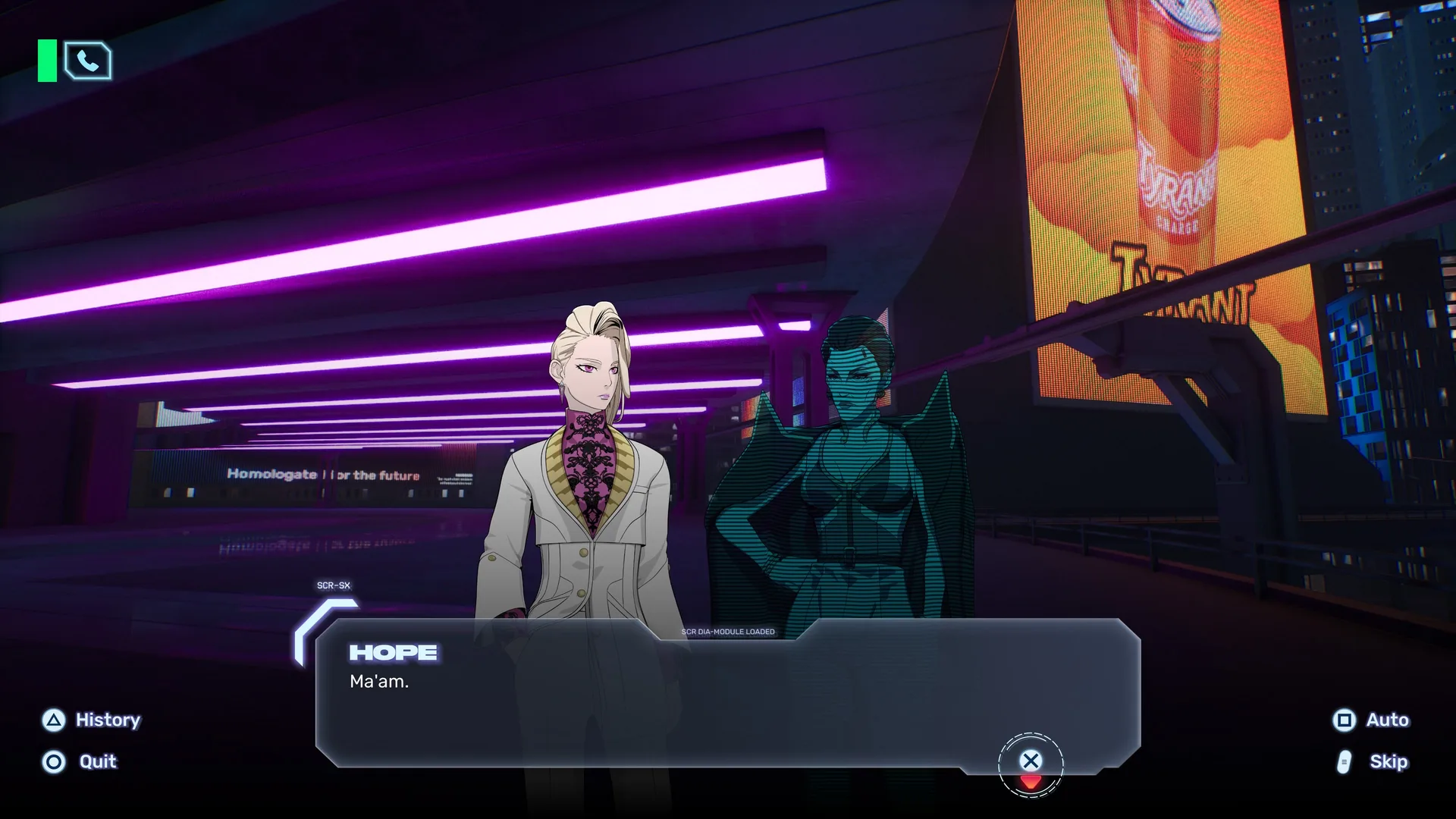Advance Hope's dialogue line in the box
Viewport: 1456px width, 819px height.
(1030, 761)
